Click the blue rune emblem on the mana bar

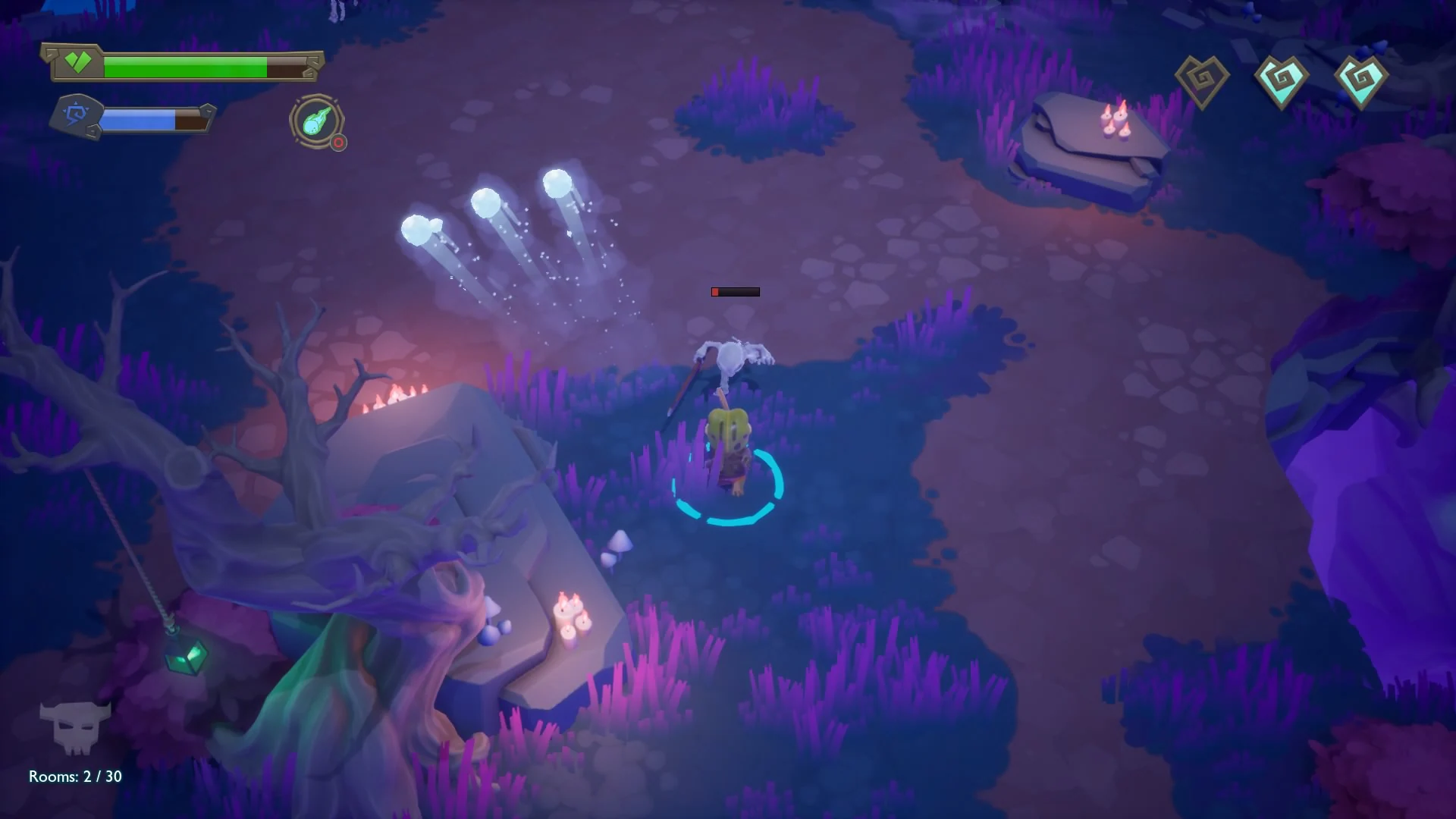[78, 115]
